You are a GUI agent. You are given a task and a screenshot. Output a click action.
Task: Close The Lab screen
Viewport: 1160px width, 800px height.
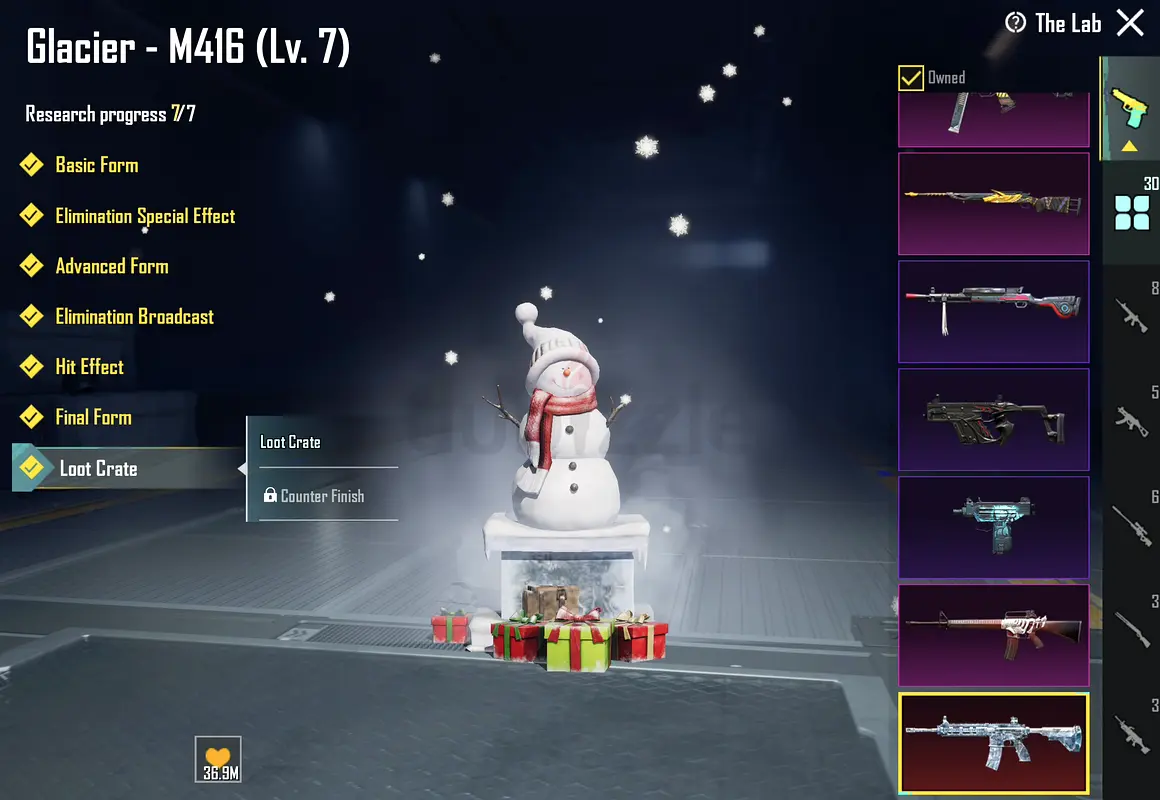tap(1130, 23)
